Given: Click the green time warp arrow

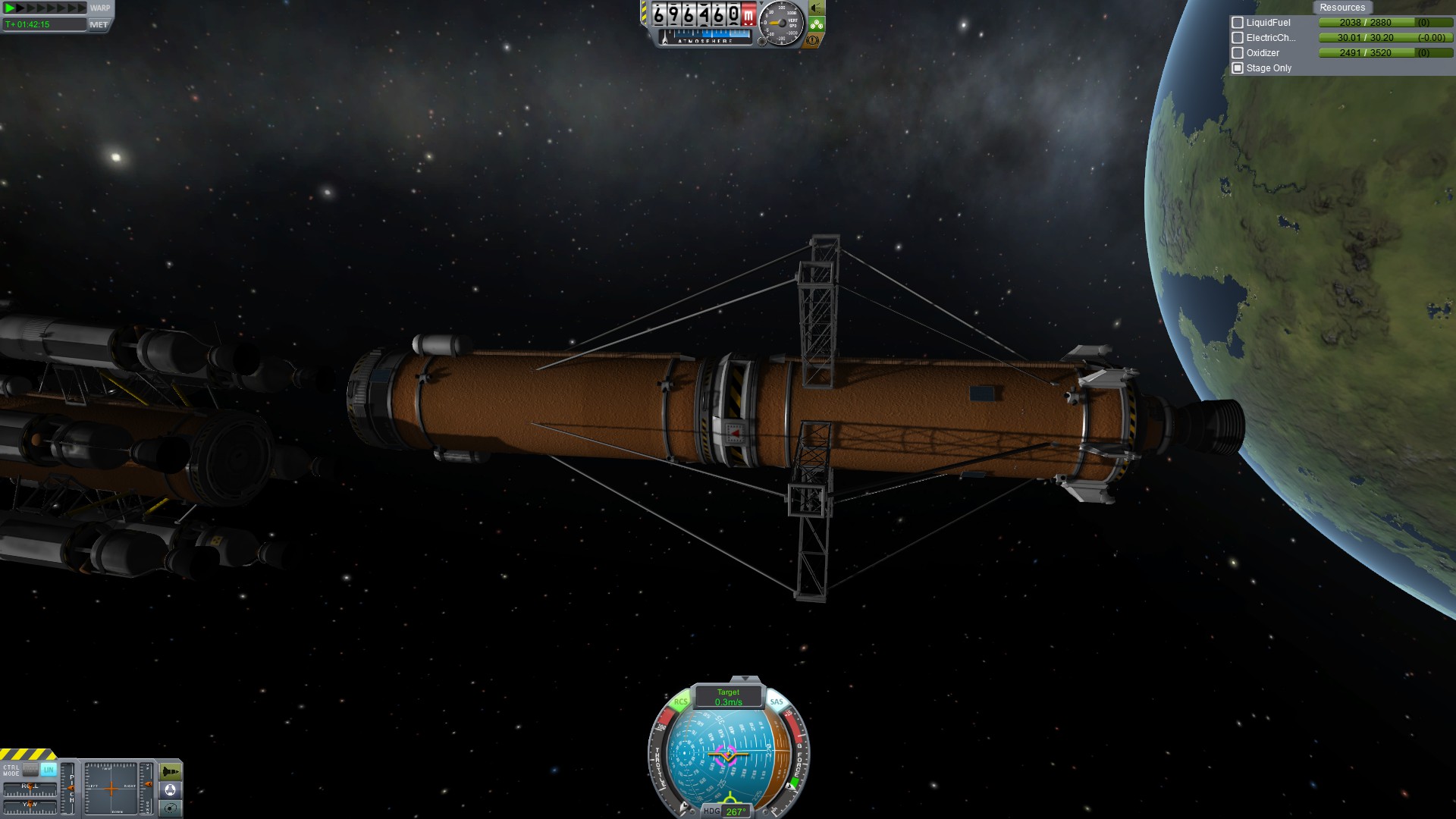Looking at the screenshot, I should (10, 8).
